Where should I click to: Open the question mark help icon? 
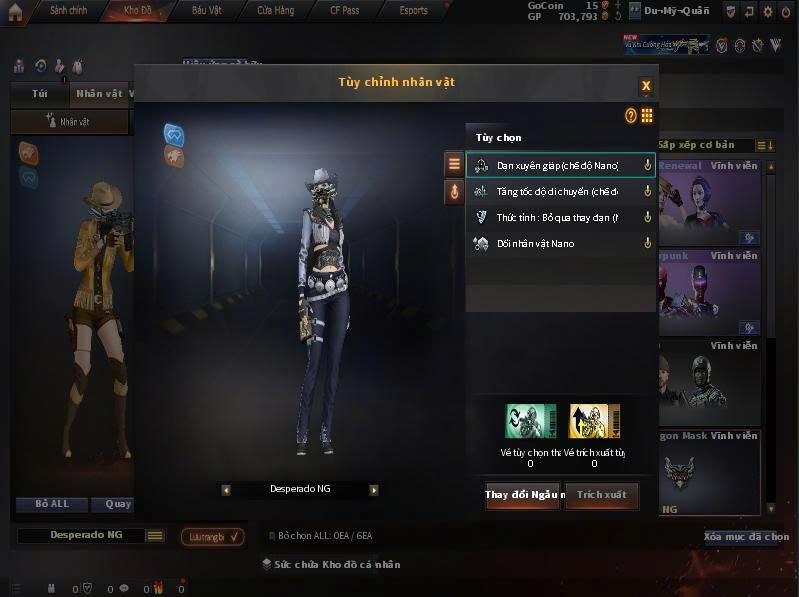tap(631, 116)
